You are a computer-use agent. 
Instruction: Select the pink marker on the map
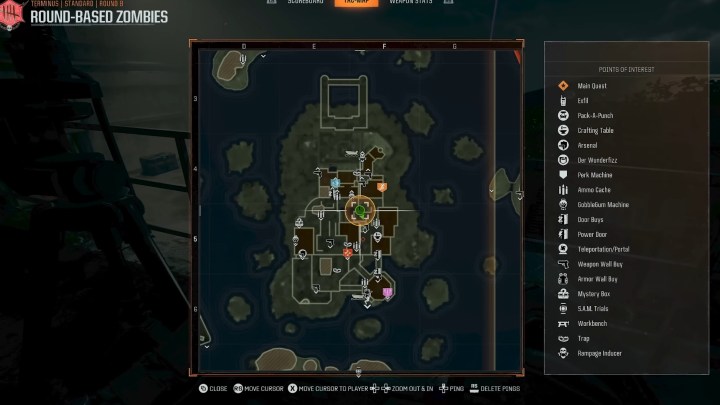click(387, 292)
